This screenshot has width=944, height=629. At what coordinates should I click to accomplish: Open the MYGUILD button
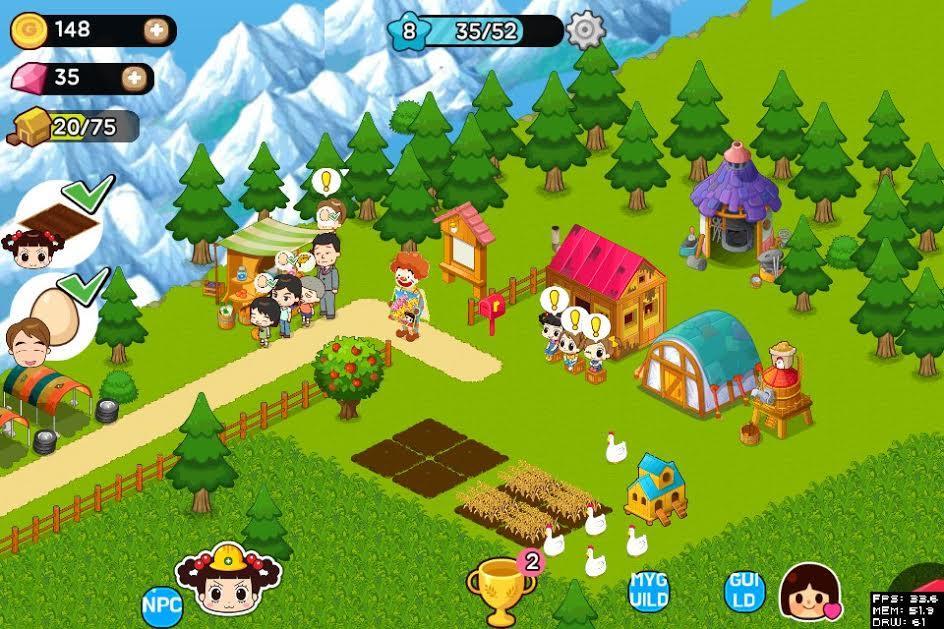coord(647,591)
